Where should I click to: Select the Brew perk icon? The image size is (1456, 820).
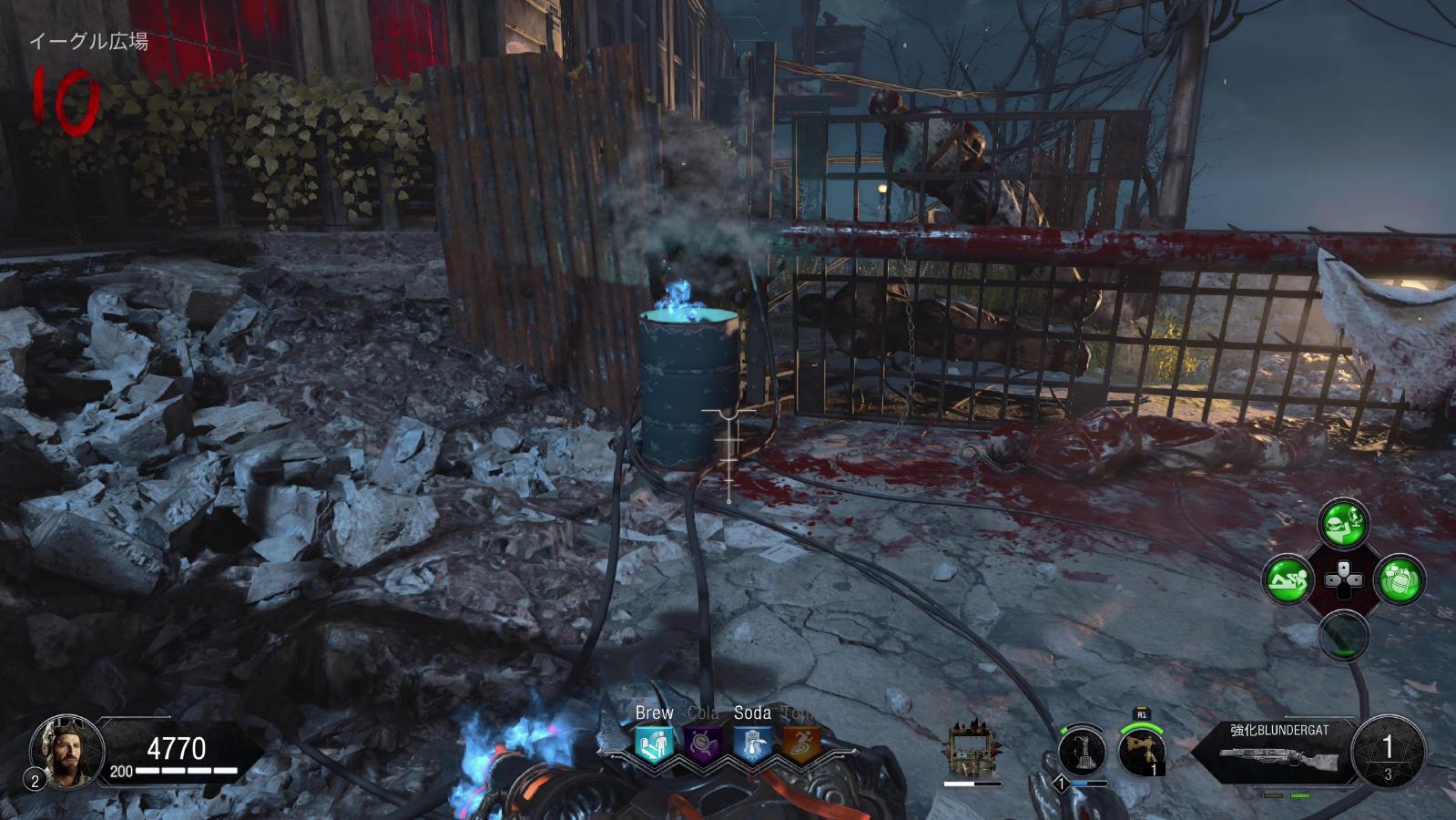pos(654,744)
